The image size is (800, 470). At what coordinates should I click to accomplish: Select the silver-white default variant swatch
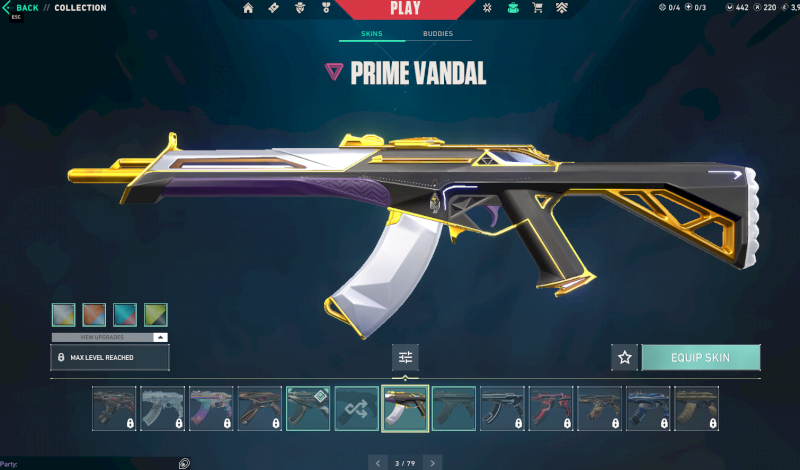63,315
